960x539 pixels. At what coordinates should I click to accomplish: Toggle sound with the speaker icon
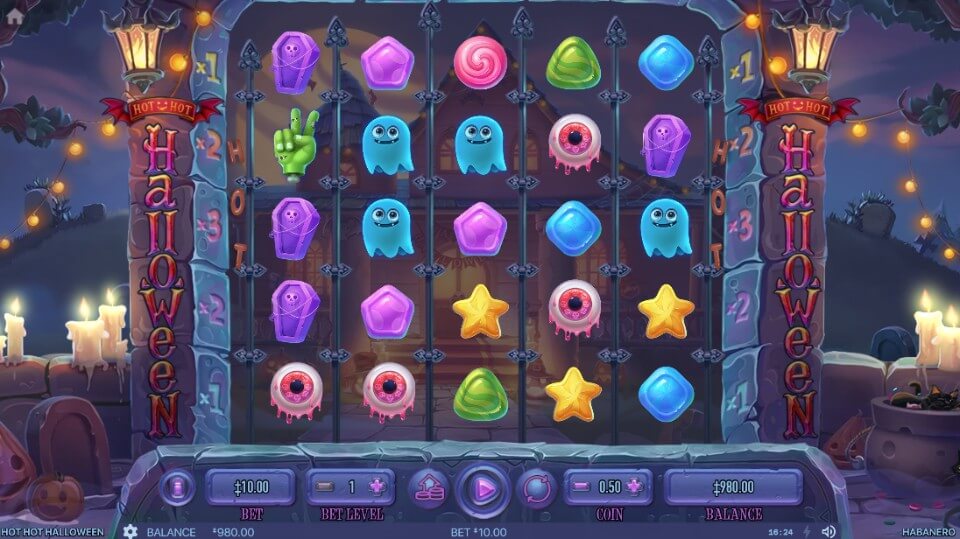pyautogui.click(x=829, y=531)
